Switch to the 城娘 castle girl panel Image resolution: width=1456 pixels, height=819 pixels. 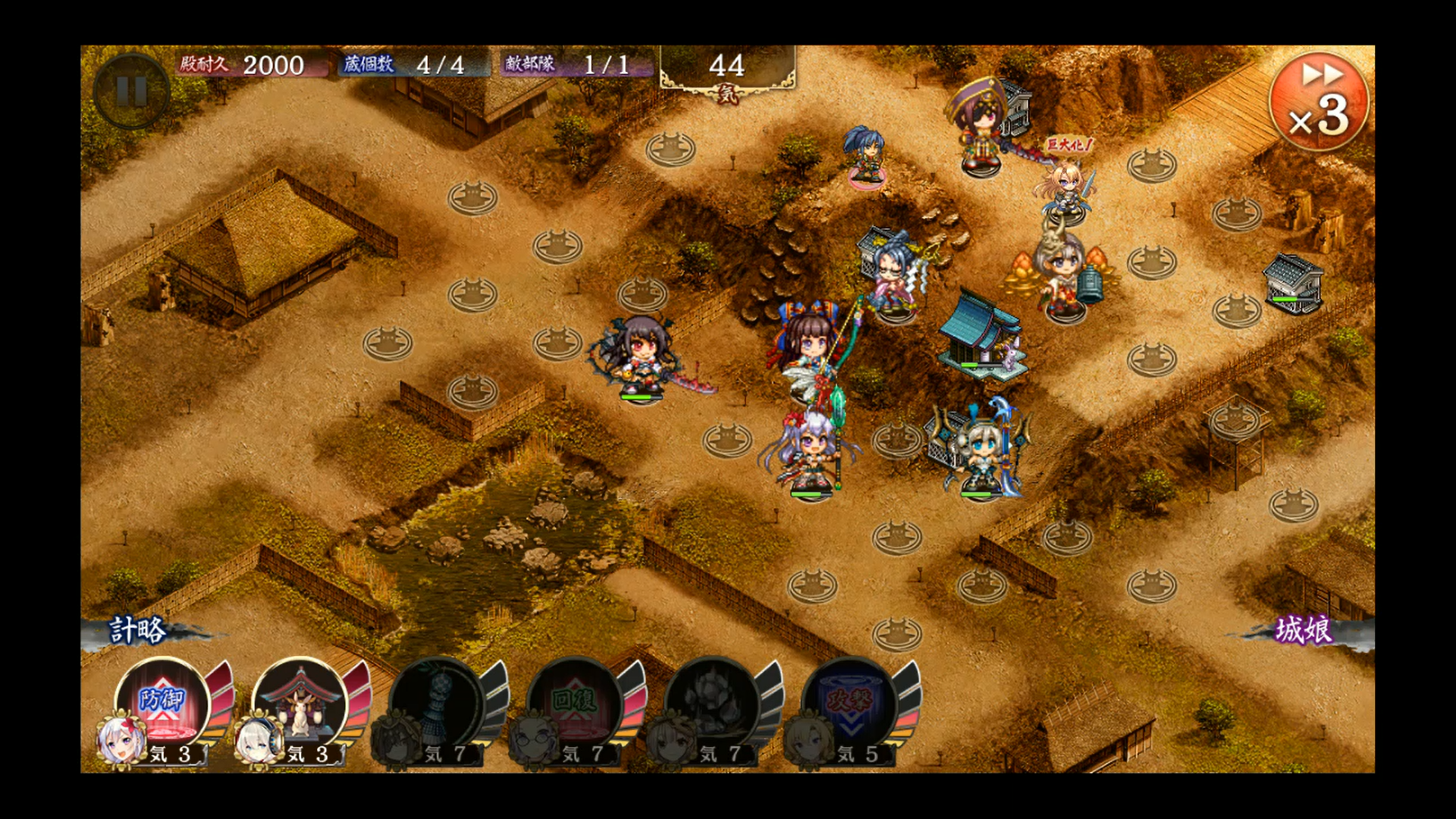coord(1304,630)
